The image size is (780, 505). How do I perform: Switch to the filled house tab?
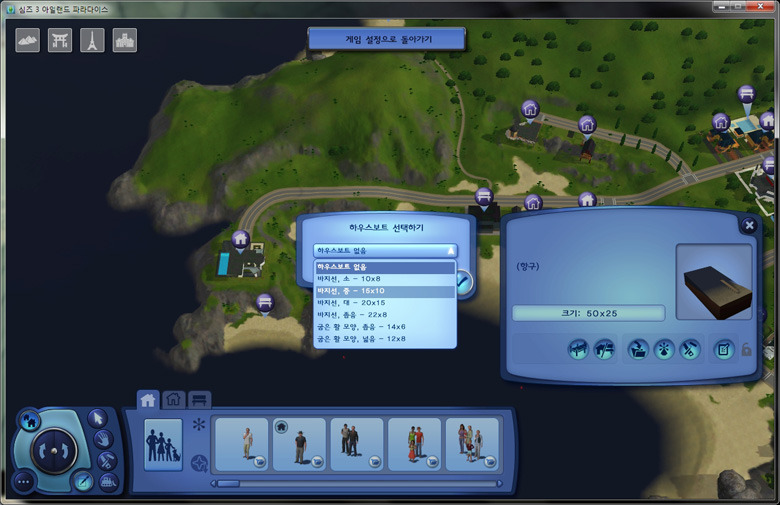148,399
